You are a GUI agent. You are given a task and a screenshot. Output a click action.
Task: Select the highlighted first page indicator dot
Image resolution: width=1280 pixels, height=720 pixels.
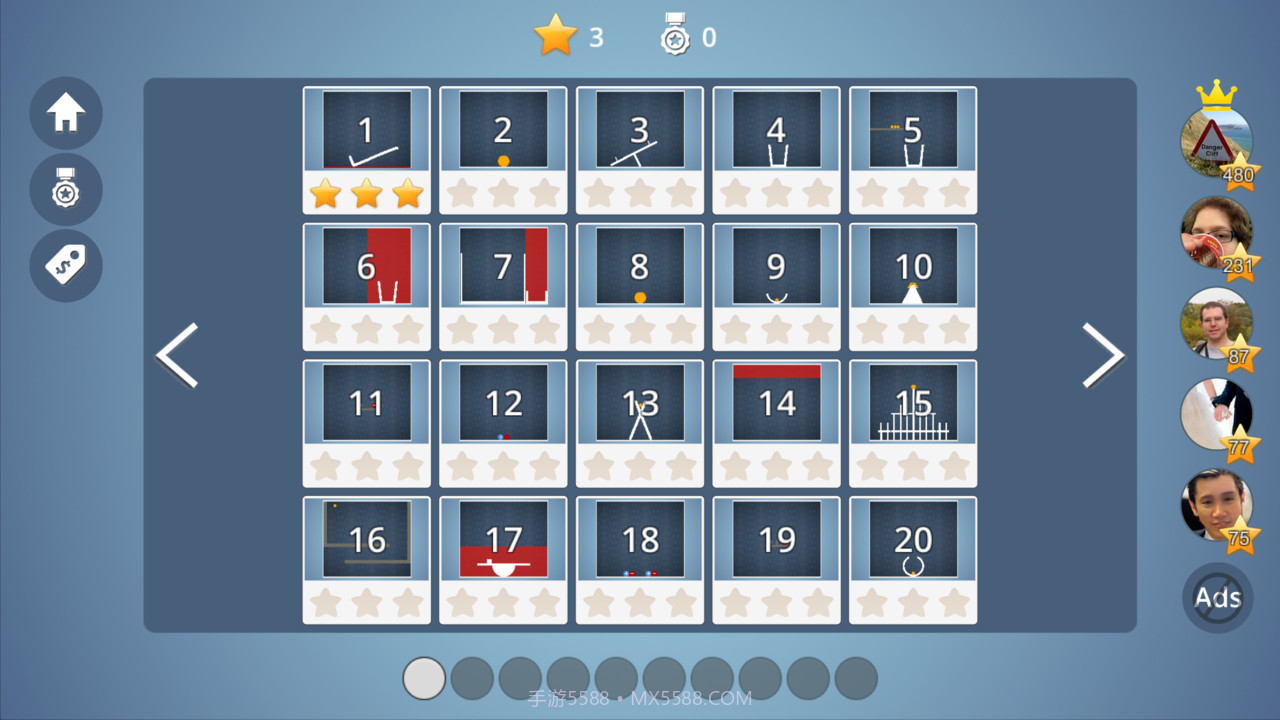point(424,678)
